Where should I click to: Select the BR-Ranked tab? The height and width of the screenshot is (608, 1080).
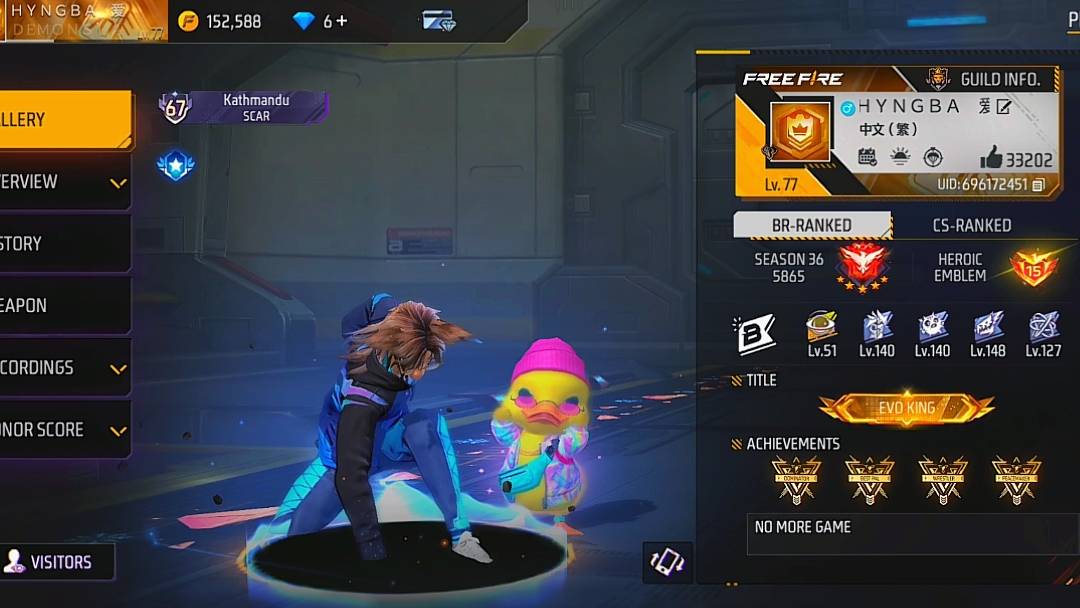(x=811, y=225)
